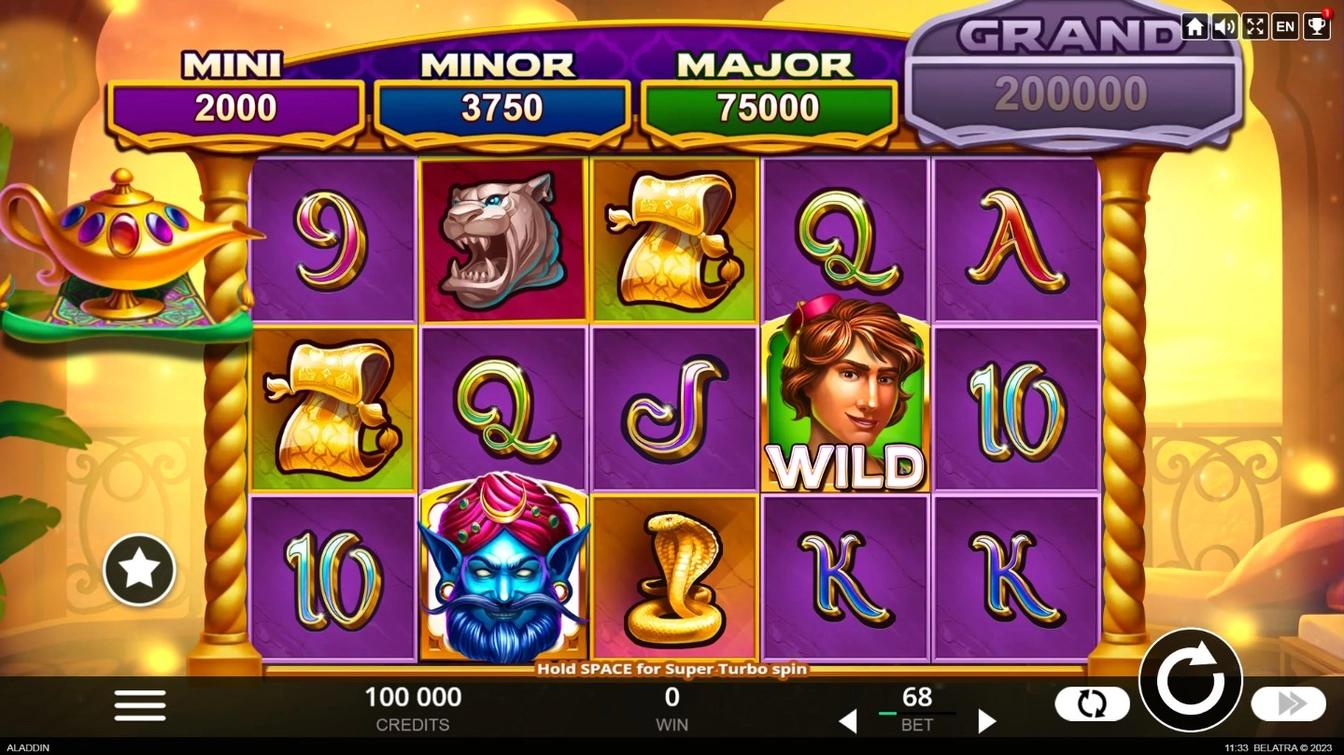The width and height of the screenshot is (1344, 755).
Task: Spin the reels with the circular arrow button
Action: [x=1190, y=682]
